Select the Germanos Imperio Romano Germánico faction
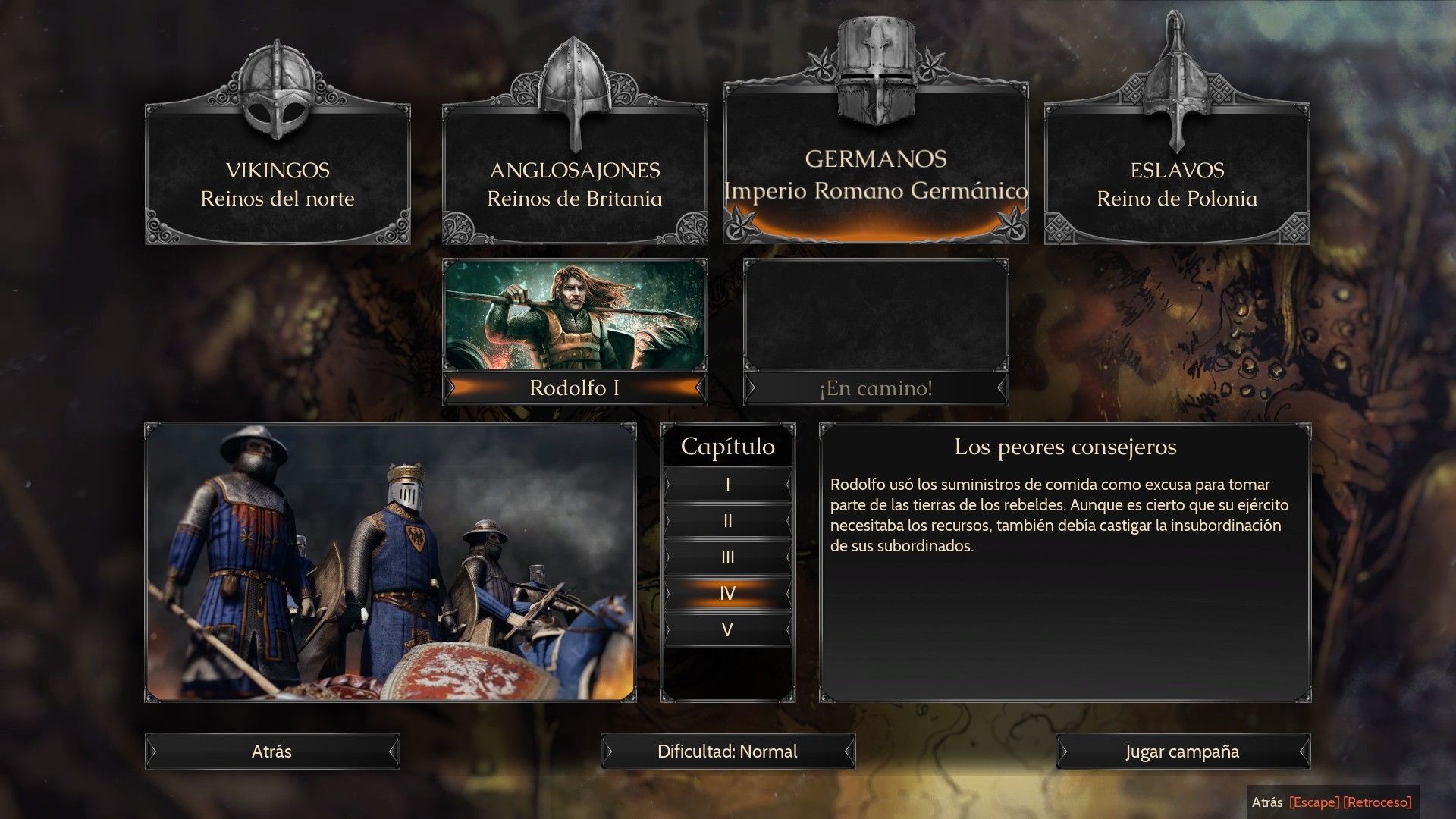The width and height of the screenshot is (1456, 819). tap(876, 167)
